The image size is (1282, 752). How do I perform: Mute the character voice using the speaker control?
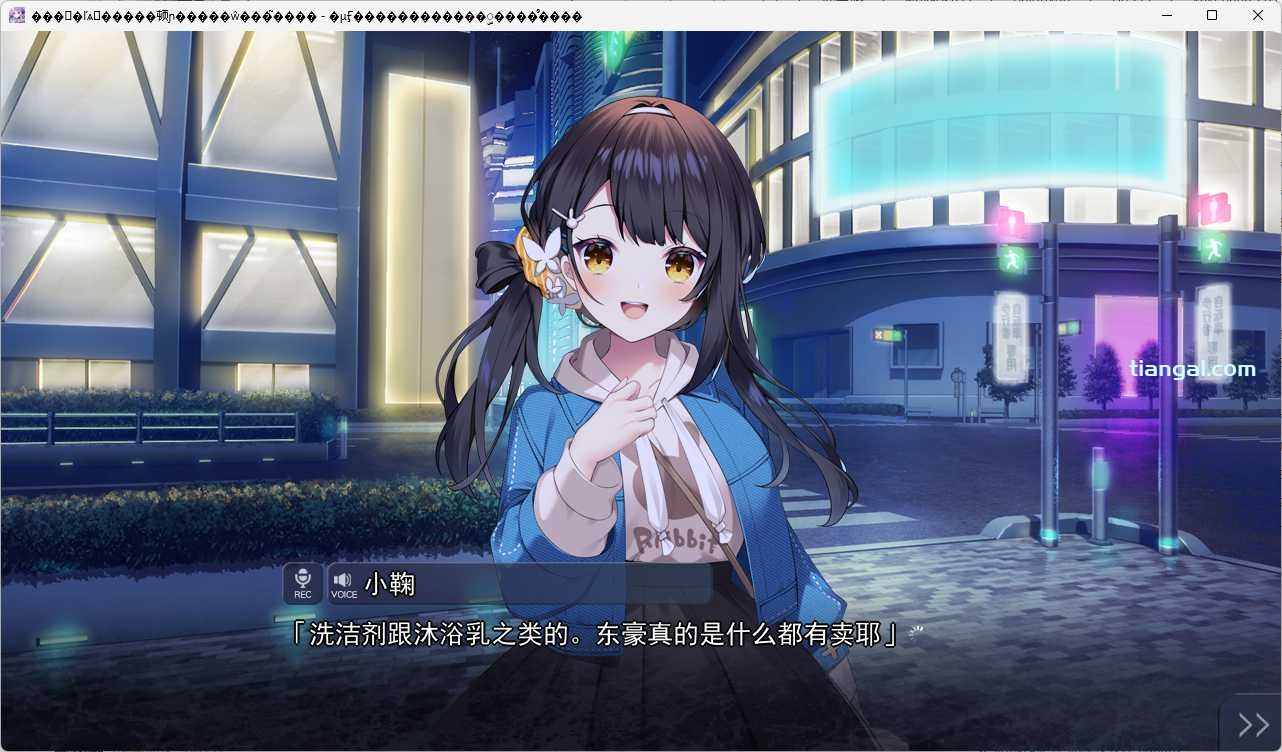343,577
